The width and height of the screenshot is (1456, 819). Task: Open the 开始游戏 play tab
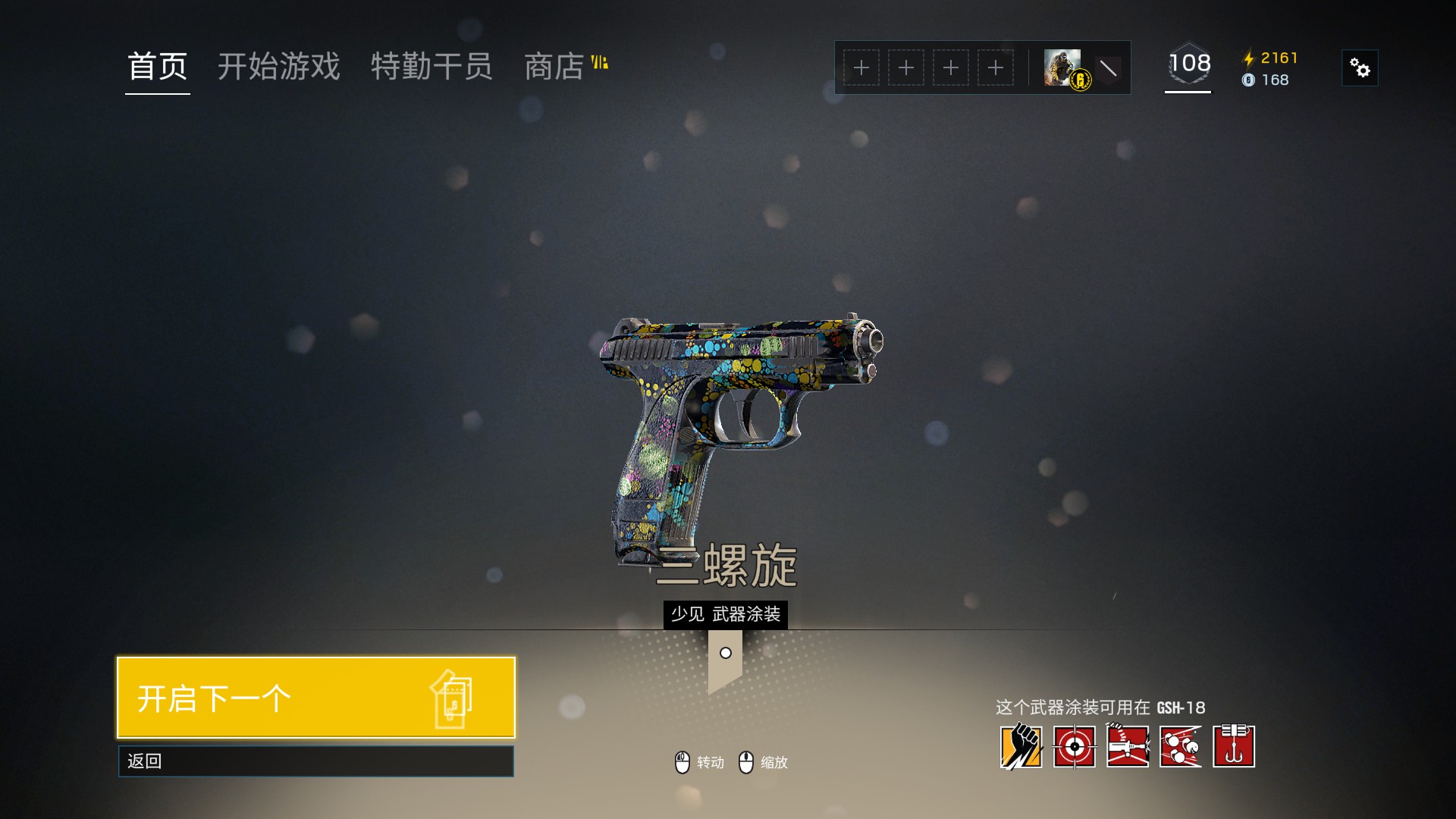(x=278, y=67)
